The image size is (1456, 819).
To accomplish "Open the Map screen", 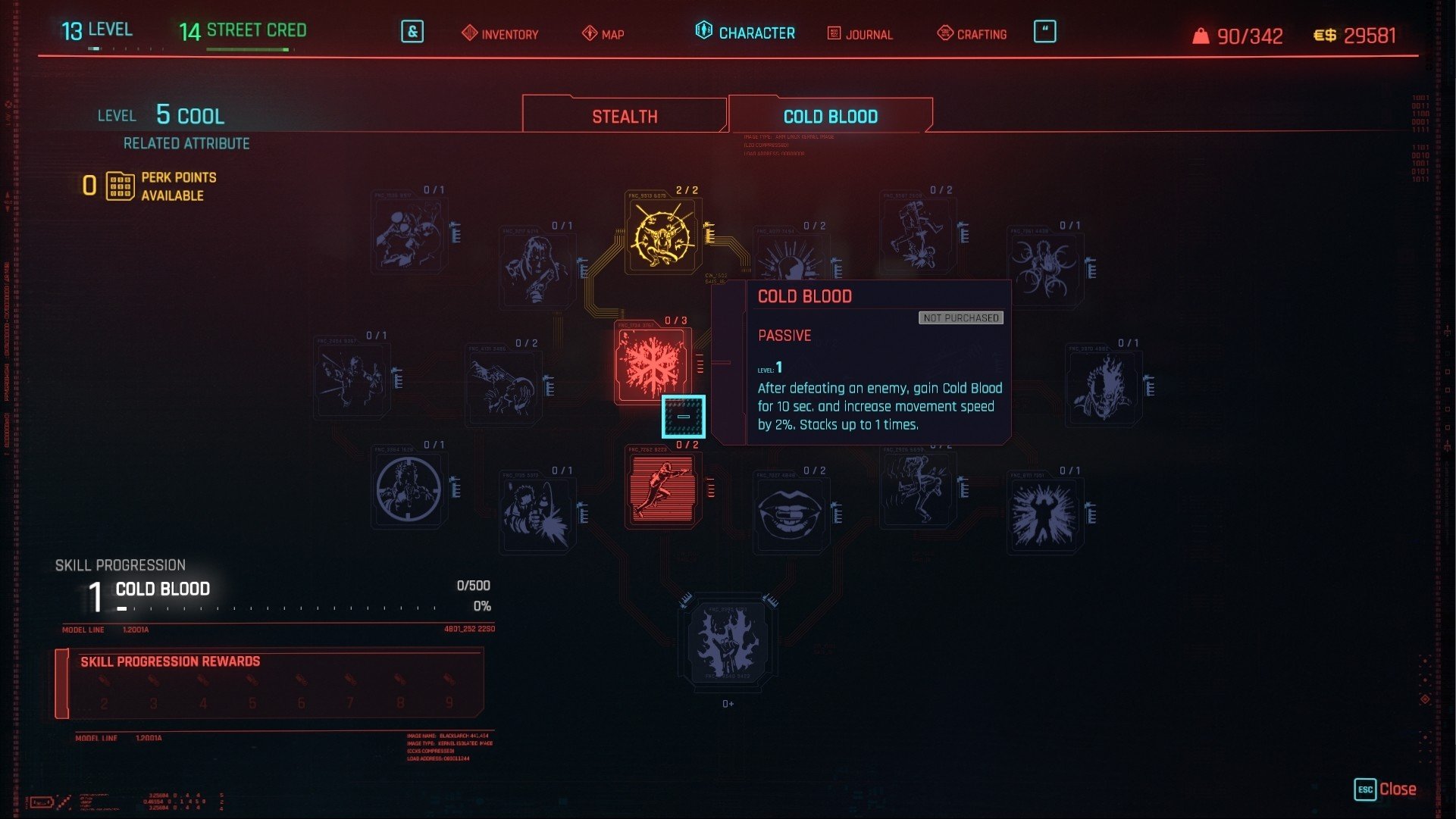I will pos(603,34).
